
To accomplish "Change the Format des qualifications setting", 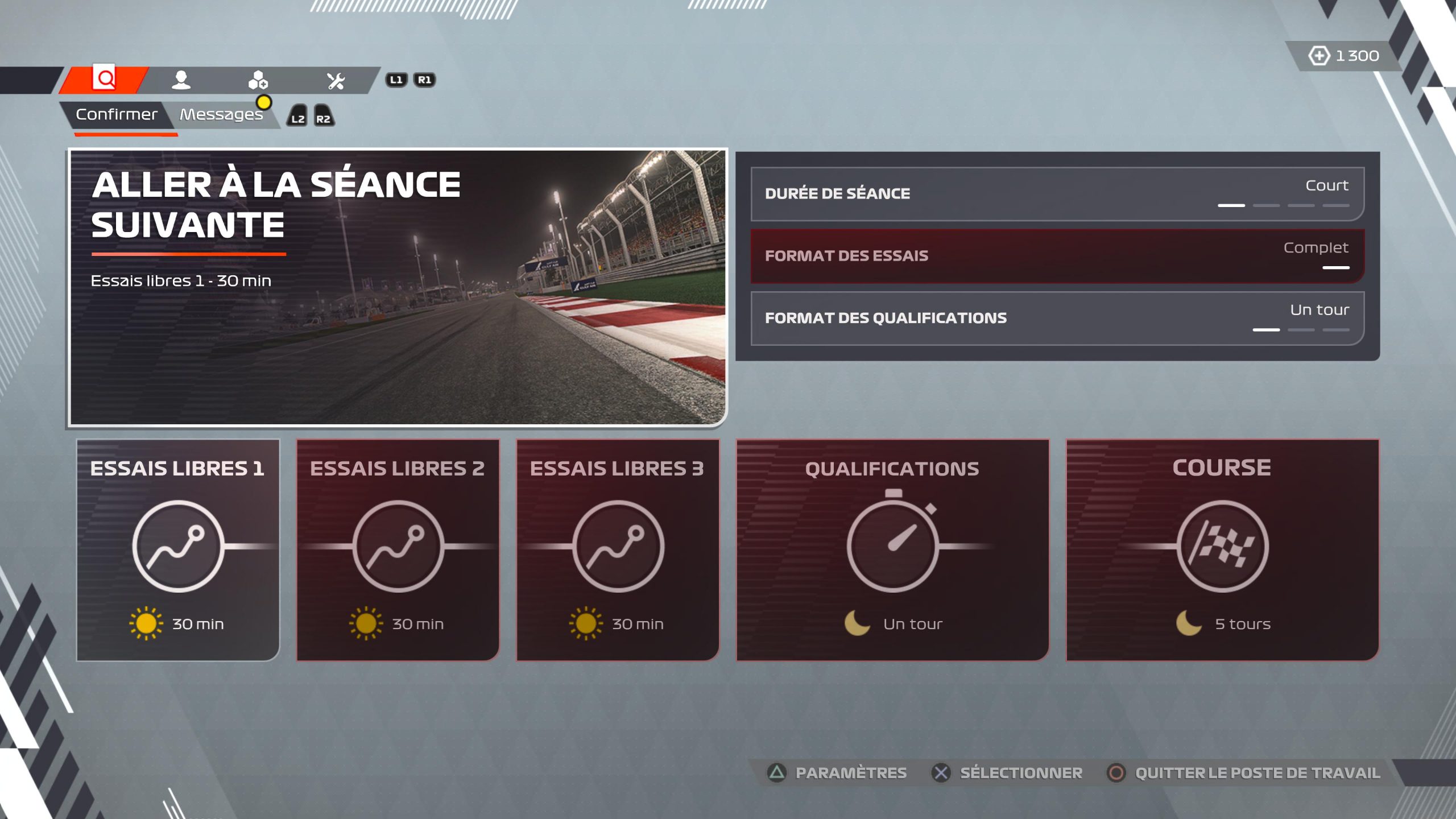I will pyautogui.click(x=1057, y=318).
